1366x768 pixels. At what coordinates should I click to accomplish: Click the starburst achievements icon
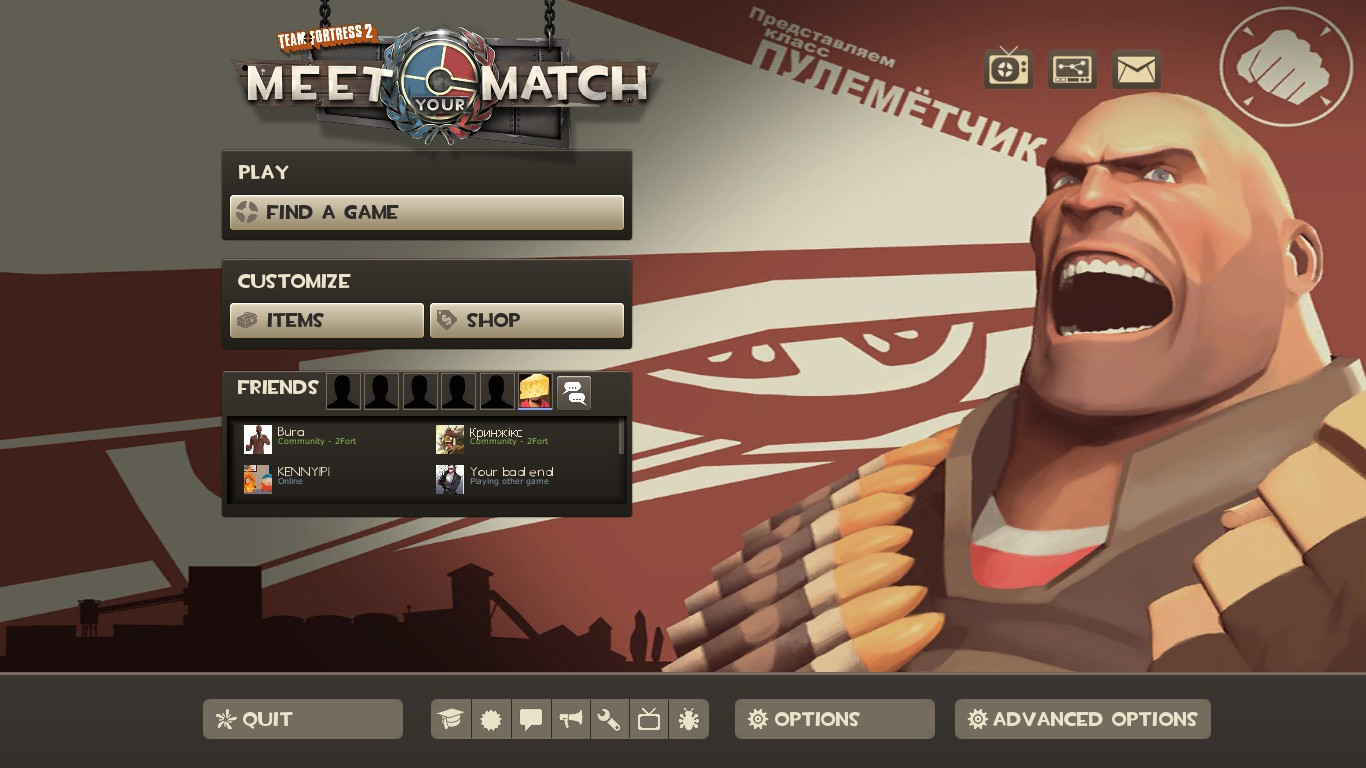pyautogui.click(x=491, y=718)
